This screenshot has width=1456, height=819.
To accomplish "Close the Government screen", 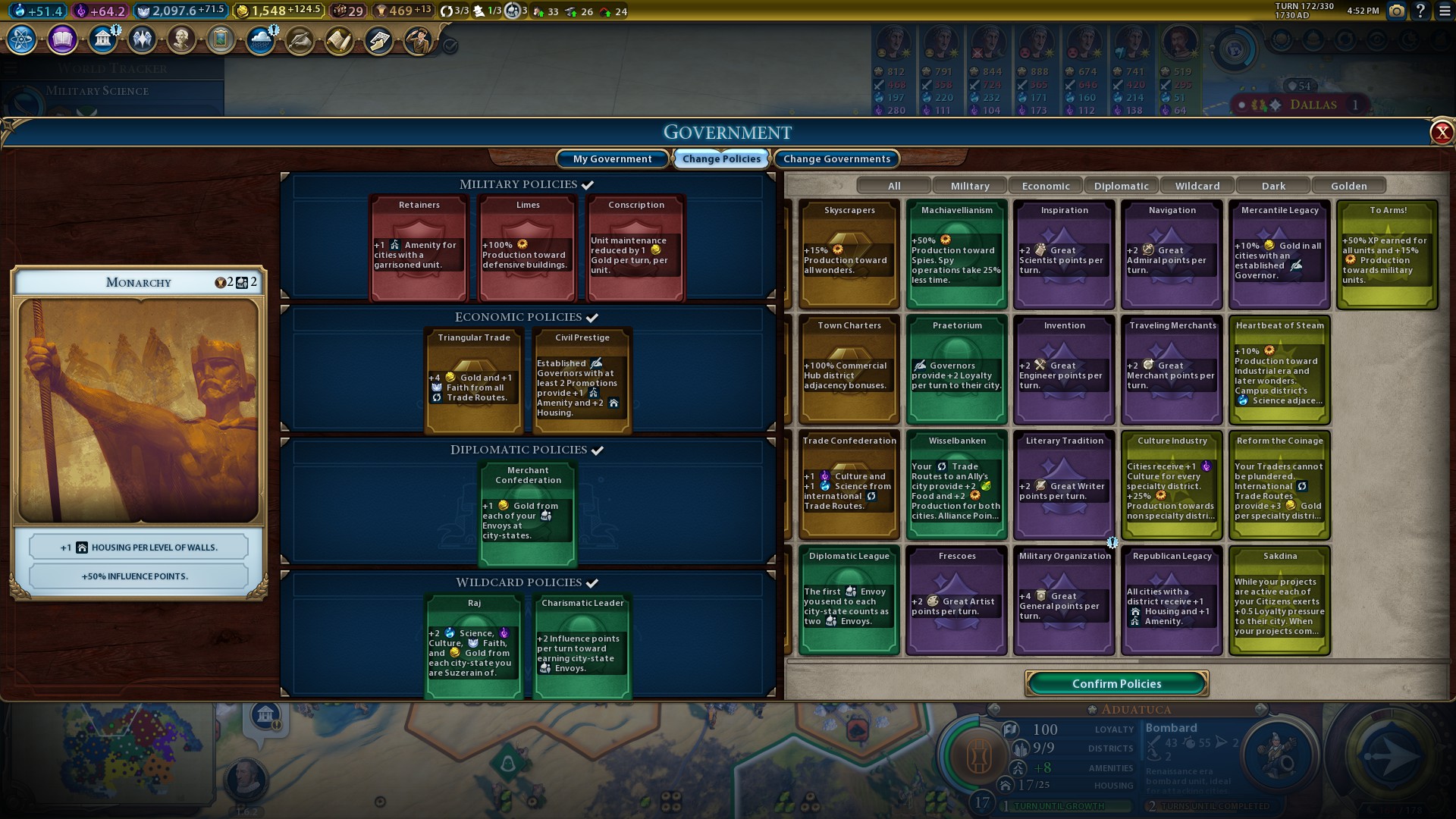I will 1441,133.
